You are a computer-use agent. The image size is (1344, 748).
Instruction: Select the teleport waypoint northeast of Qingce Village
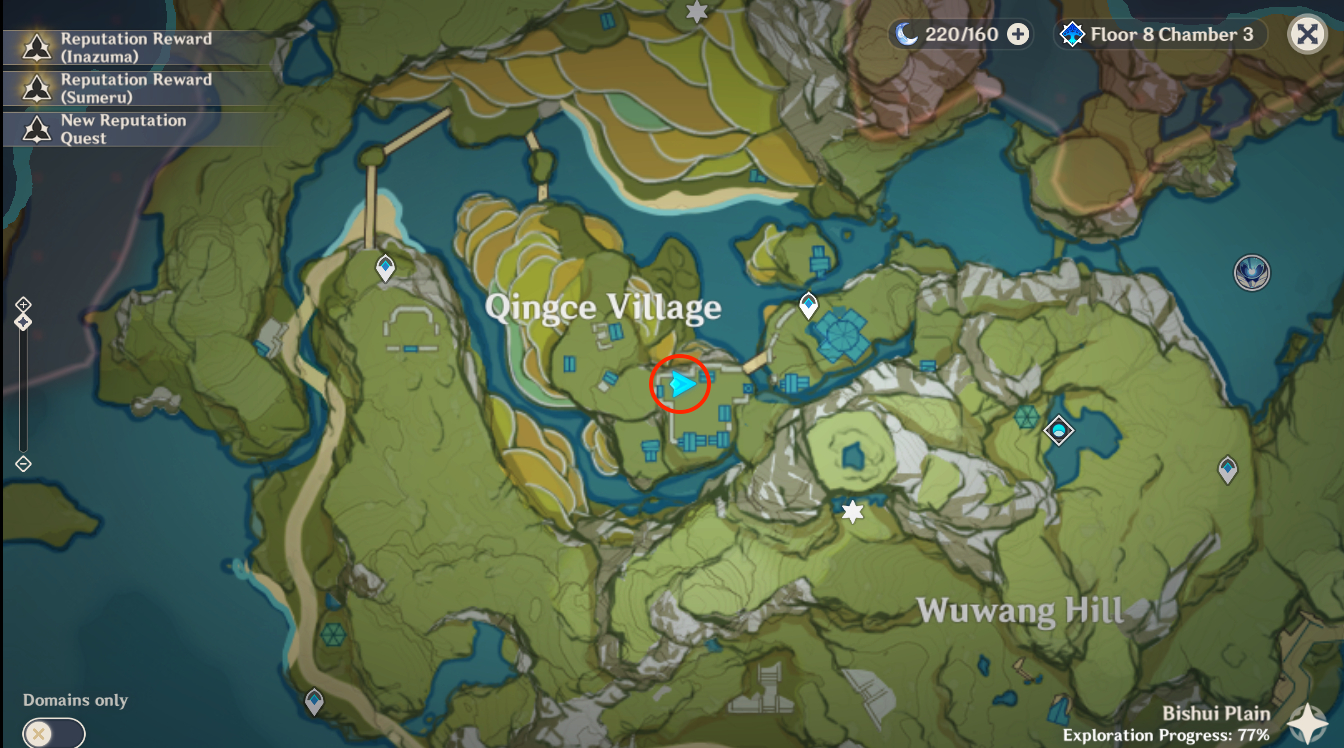[806, 305]
